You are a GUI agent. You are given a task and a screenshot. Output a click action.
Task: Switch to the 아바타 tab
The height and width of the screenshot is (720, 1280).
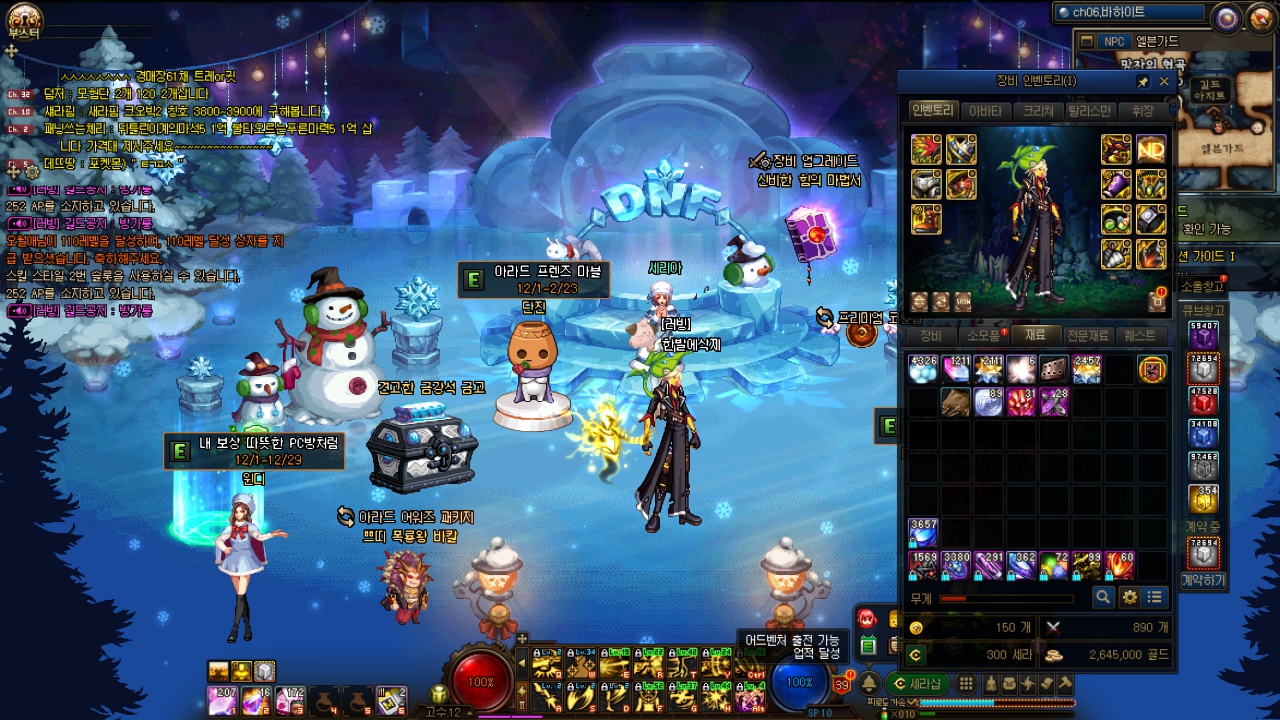(986, 111)
